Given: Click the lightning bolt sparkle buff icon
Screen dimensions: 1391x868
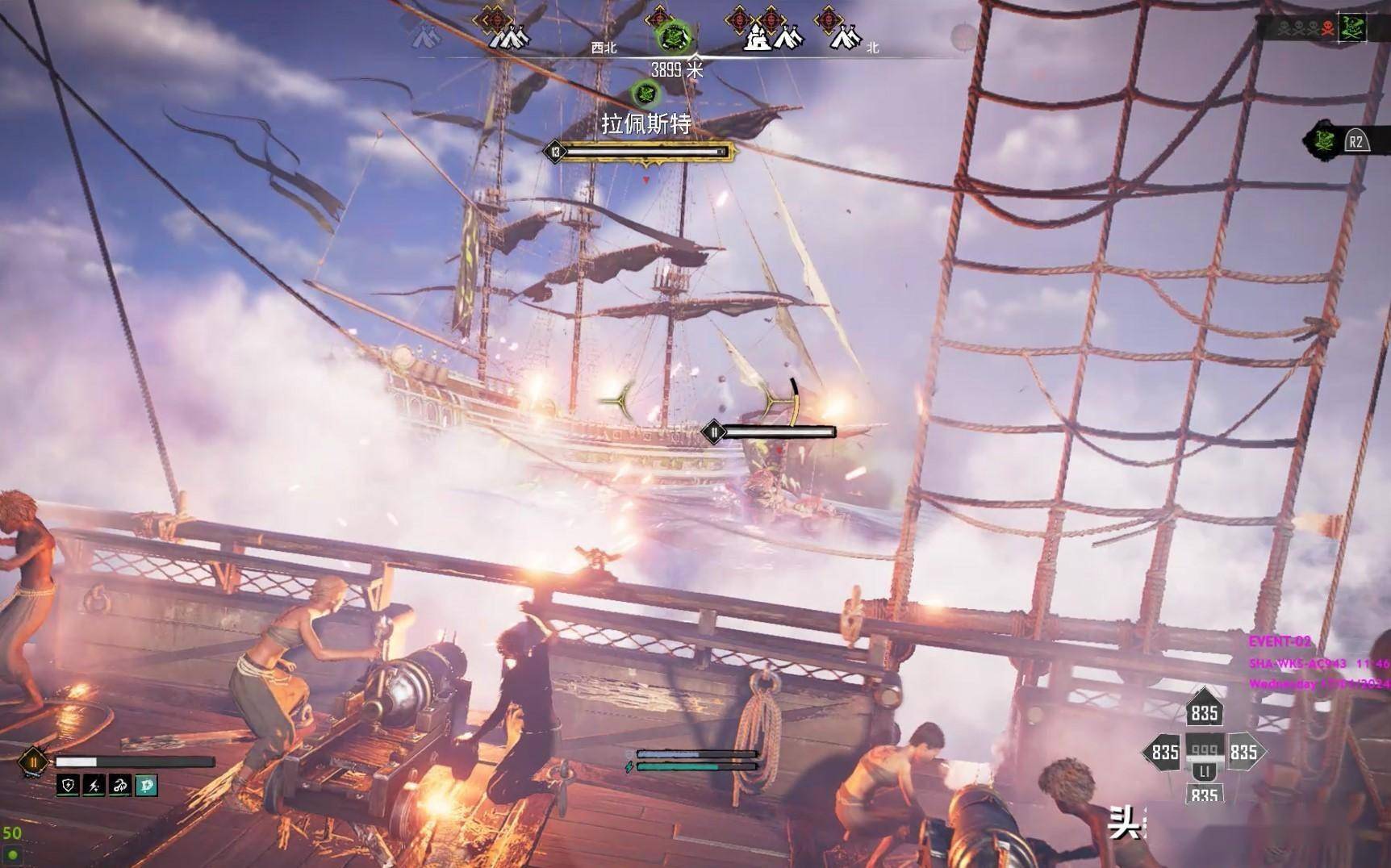Looking at the screenshot, I should 94,785.
